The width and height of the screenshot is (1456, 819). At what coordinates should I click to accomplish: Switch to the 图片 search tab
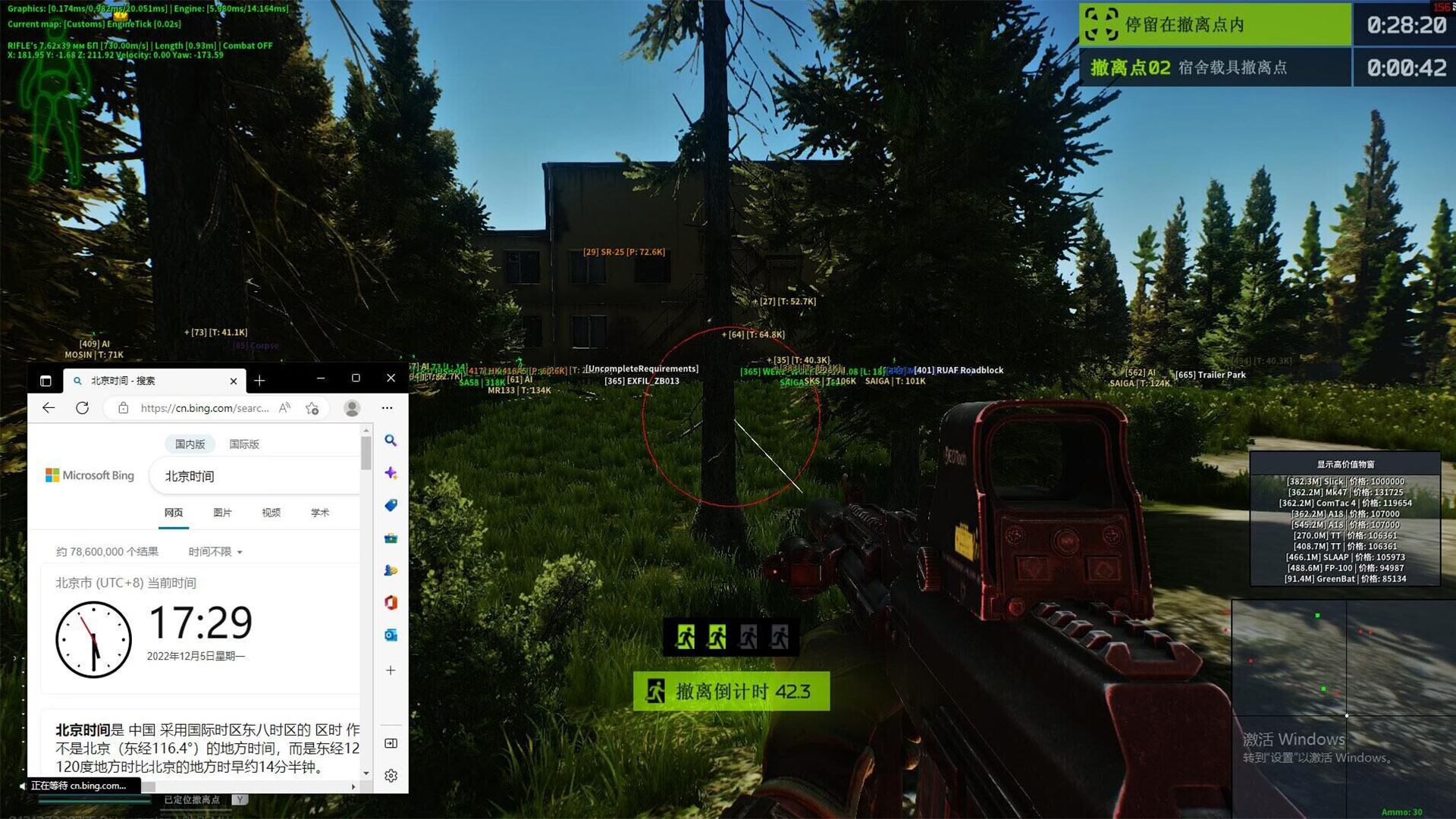[x=222, y=513]
